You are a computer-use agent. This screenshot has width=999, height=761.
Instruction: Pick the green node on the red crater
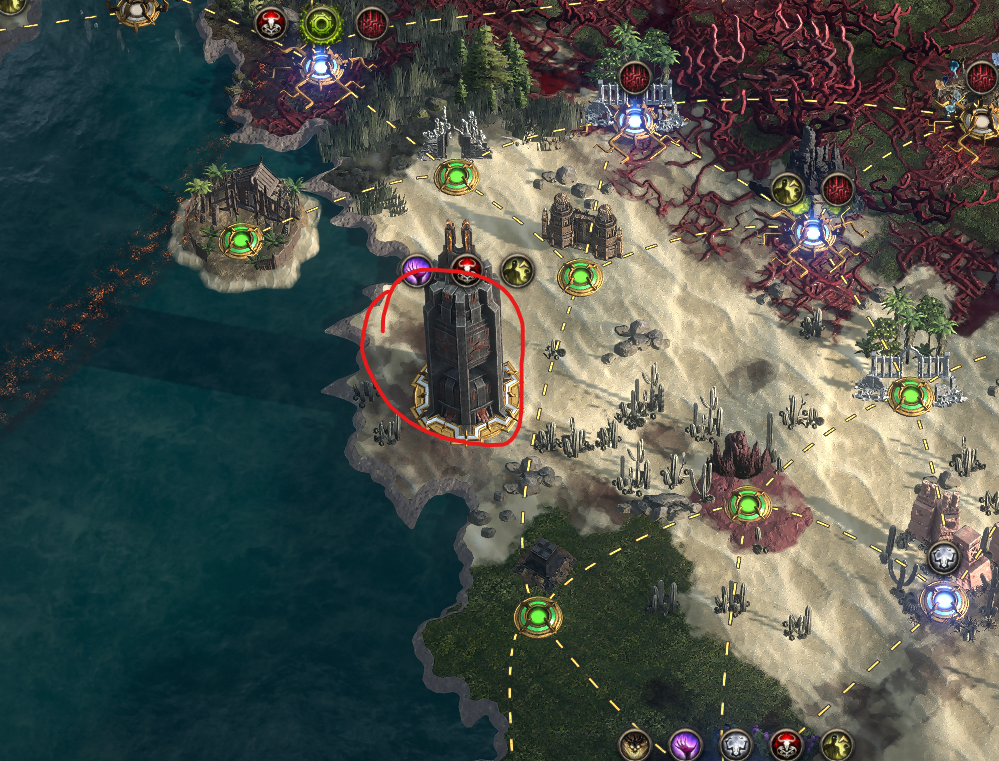(x=746, y=503)
